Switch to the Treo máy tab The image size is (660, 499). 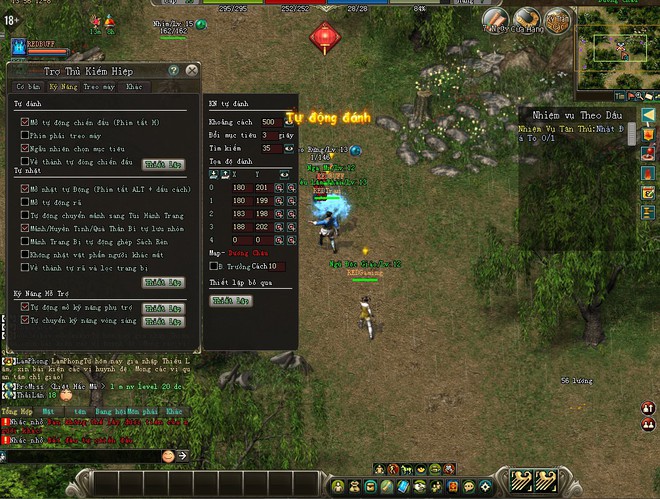point(96,87)
